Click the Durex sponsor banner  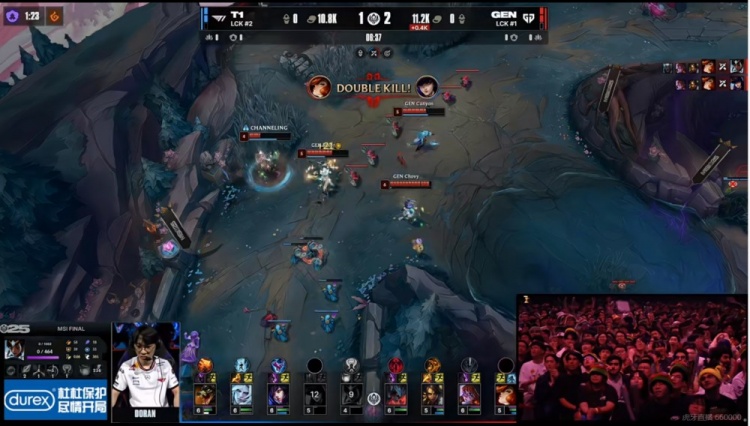[55, 401]
